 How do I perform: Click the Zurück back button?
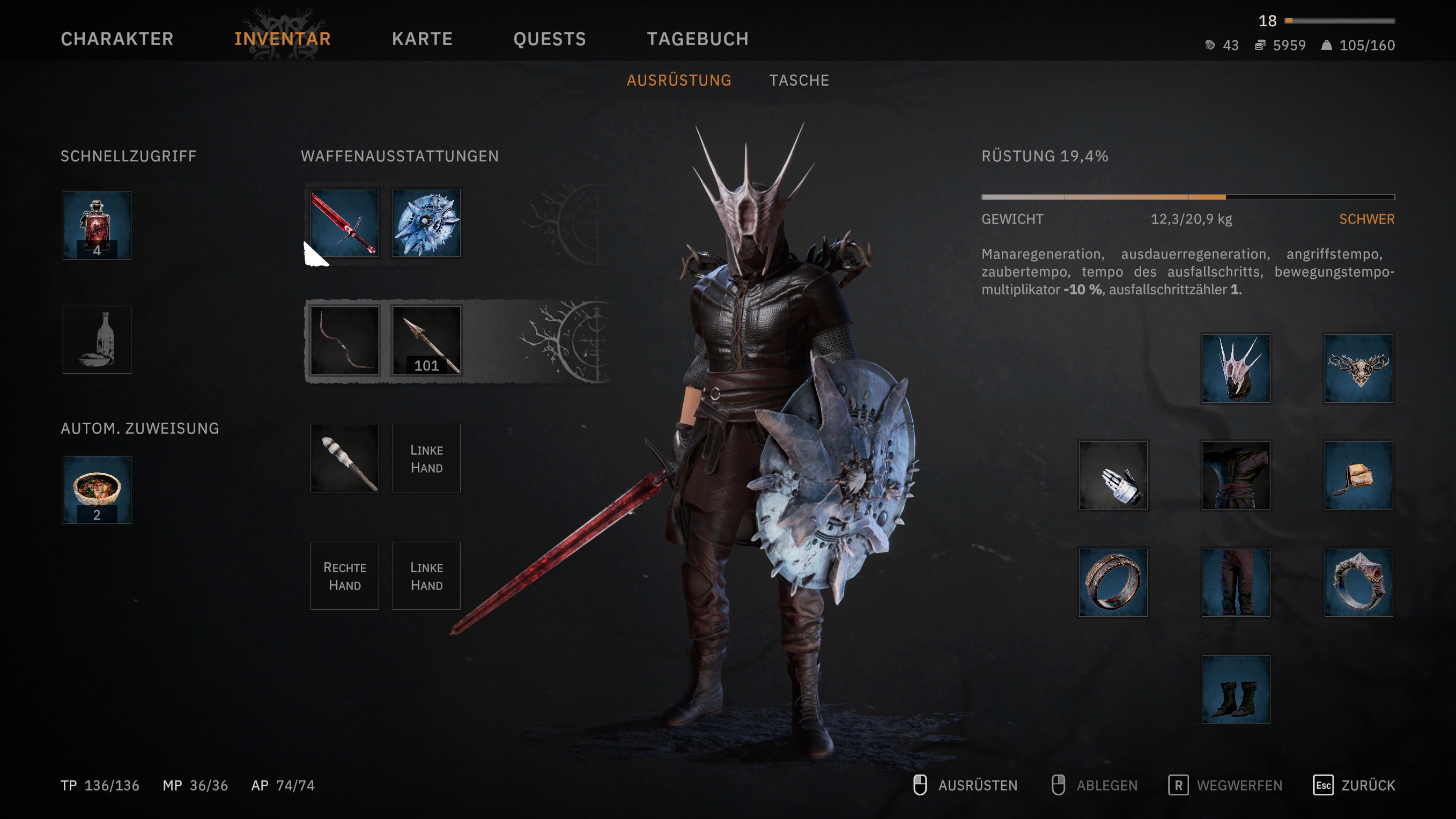pyautogui.click(x=1354, y=785)
